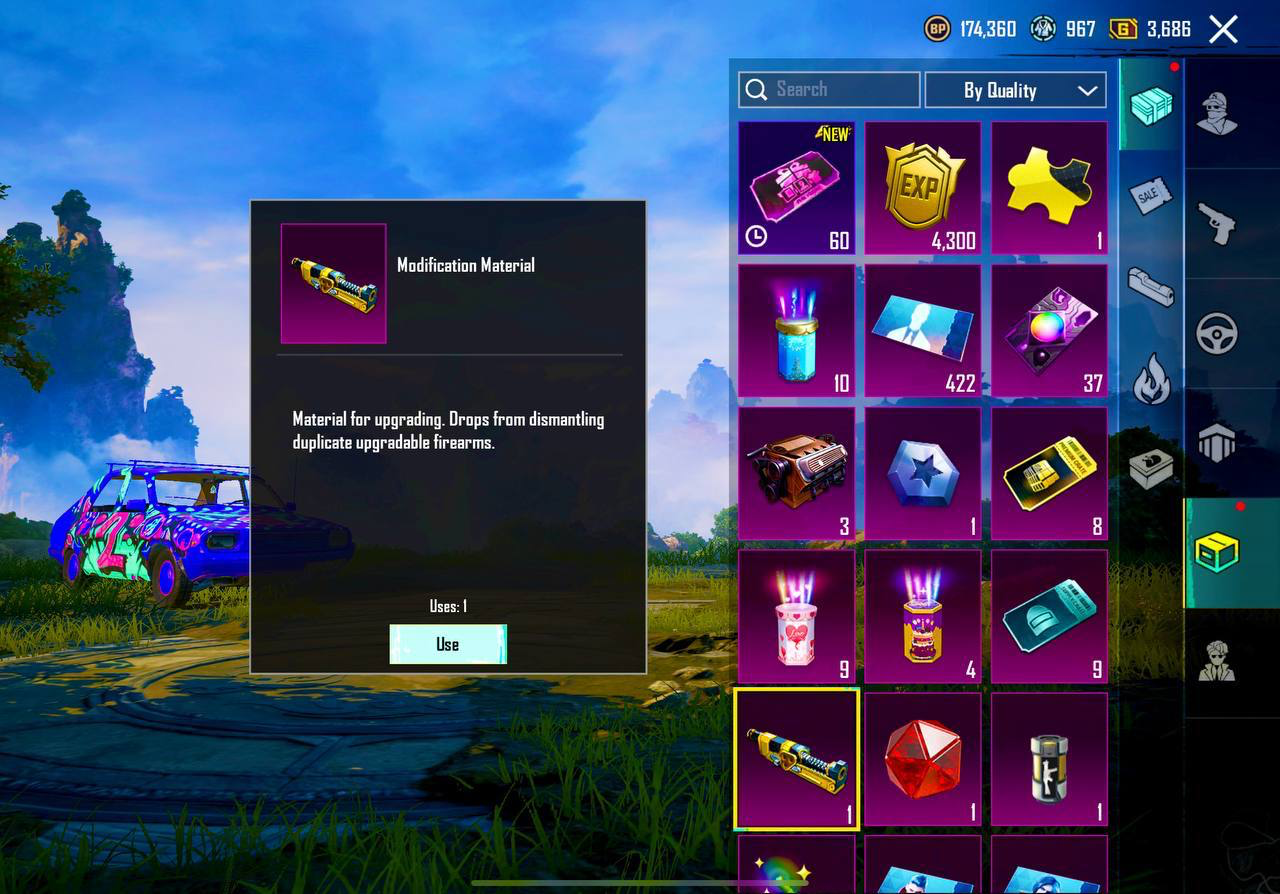
Task: Select the yellow puzzle piece item
Action: pyautogui.click(x=1049, y=188)
